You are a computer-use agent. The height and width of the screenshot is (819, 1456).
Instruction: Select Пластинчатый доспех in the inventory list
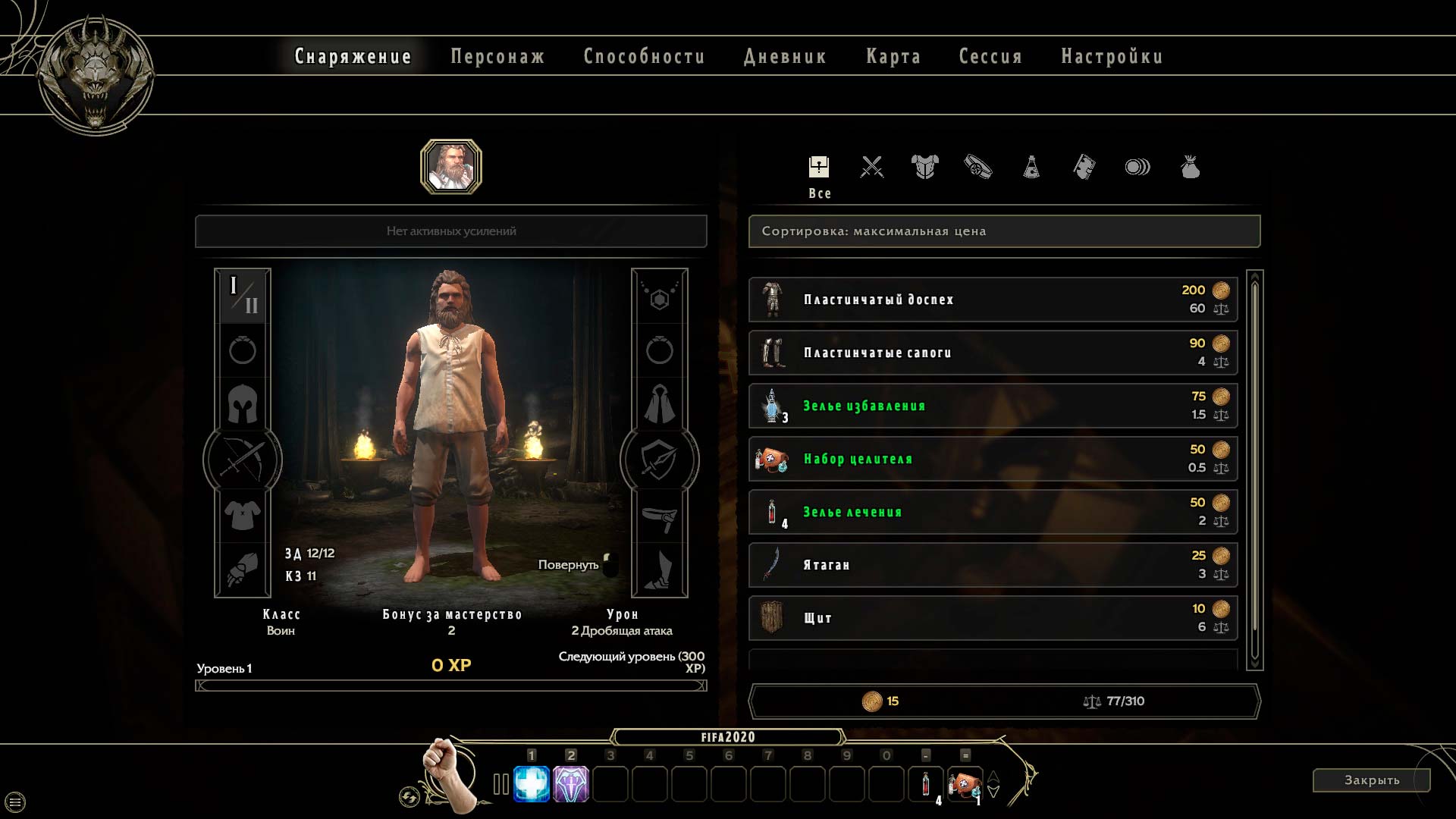[992, 300]
